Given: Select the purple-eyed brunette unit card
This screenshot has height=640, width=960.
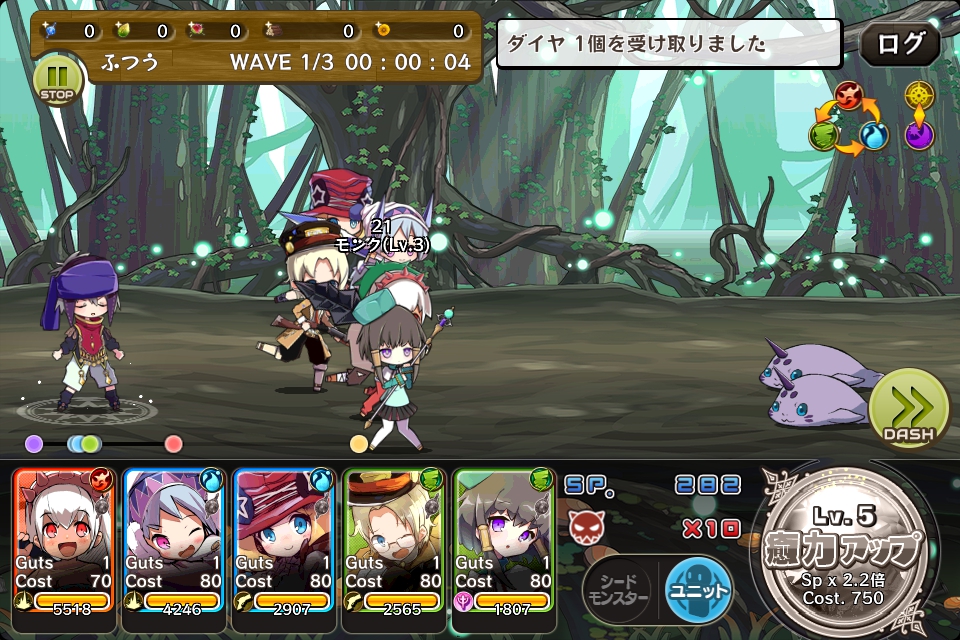Looking at the screenshot, I should [x=505, y=540].
